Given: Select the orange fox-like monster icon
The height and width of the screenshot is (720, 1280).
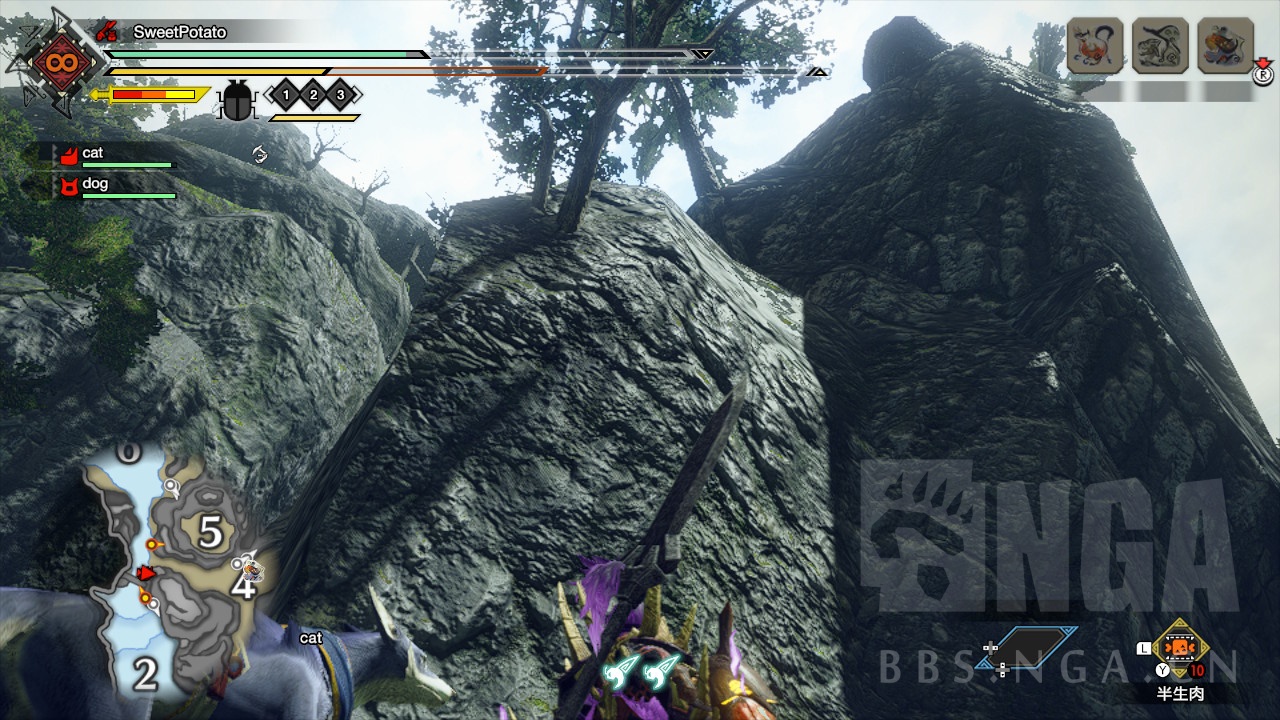Looking at the screenshot, I should click(x=1095, y=46).
